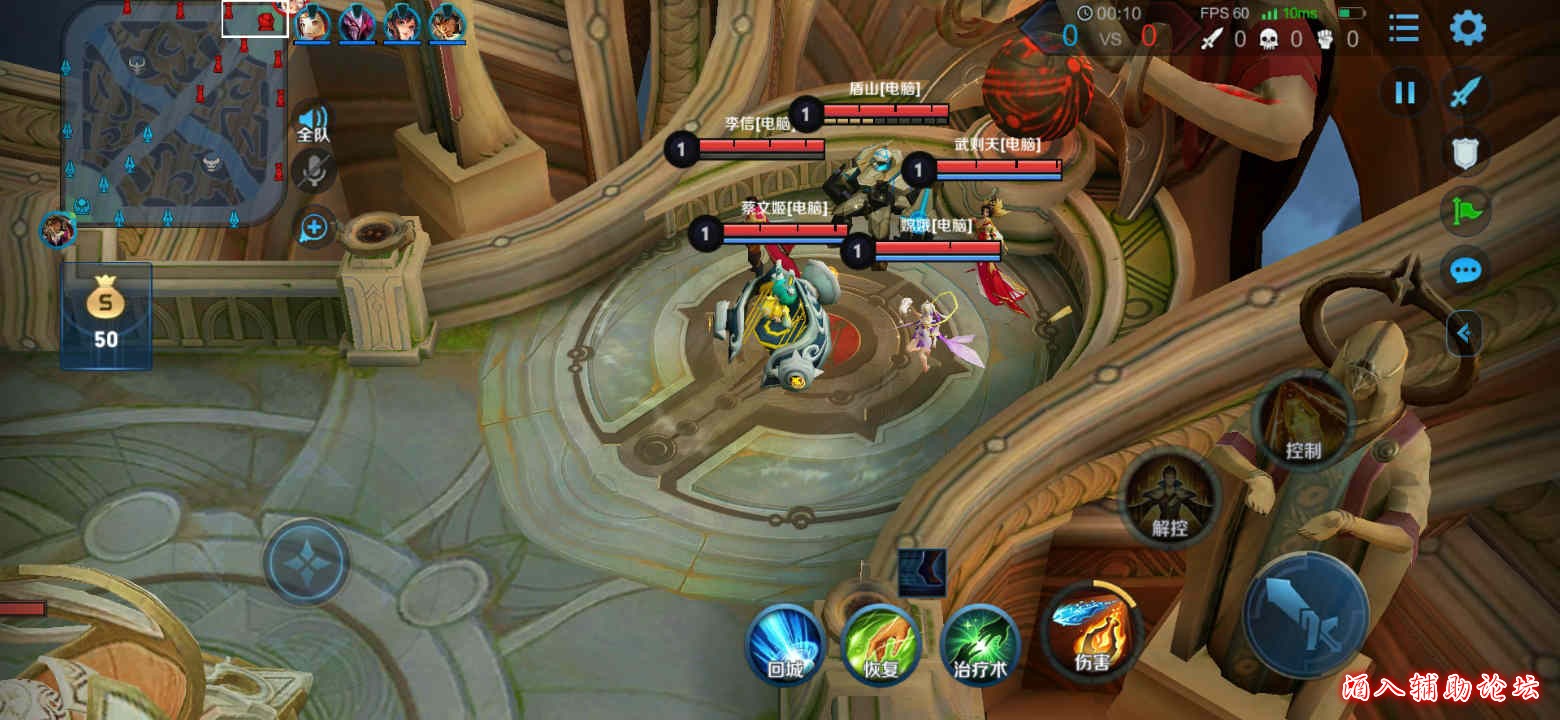Viewport: 1560px width, 720px height.
Task: Activate the 控制 ability
Action: (1302, 421)
